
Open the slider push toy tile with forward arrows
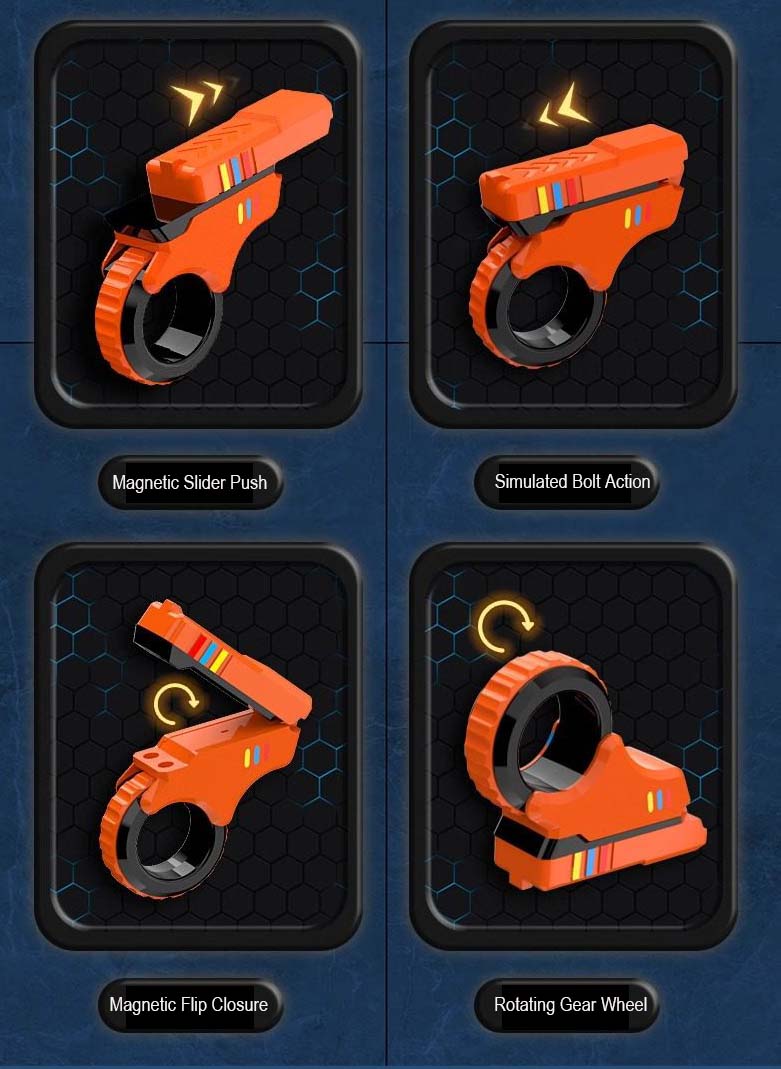pos(197,226)
